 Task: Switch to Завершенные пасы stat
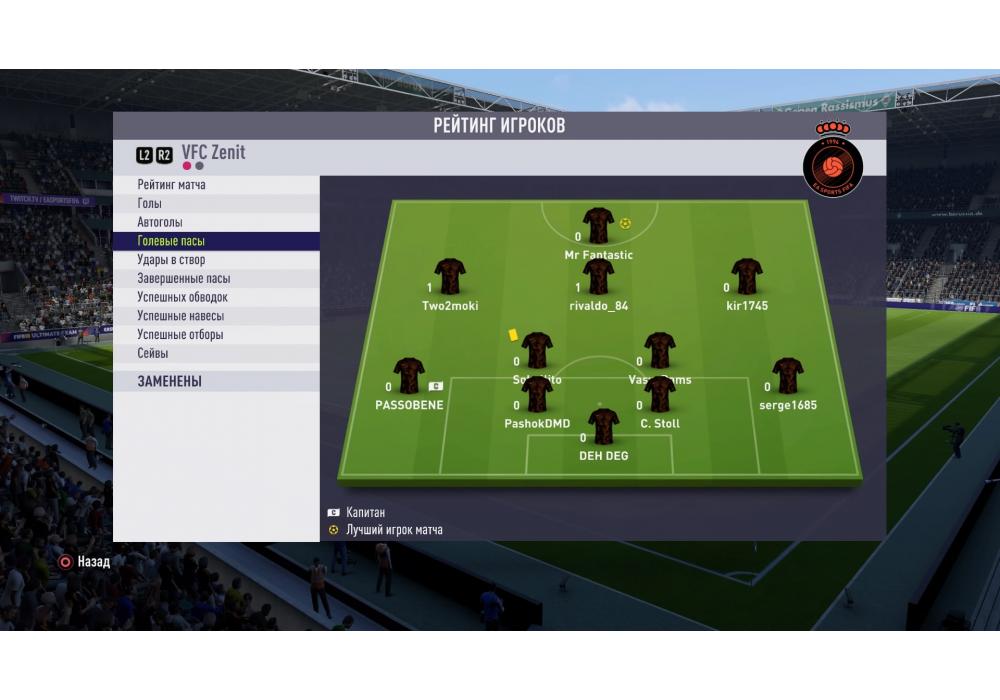point(183,279)
